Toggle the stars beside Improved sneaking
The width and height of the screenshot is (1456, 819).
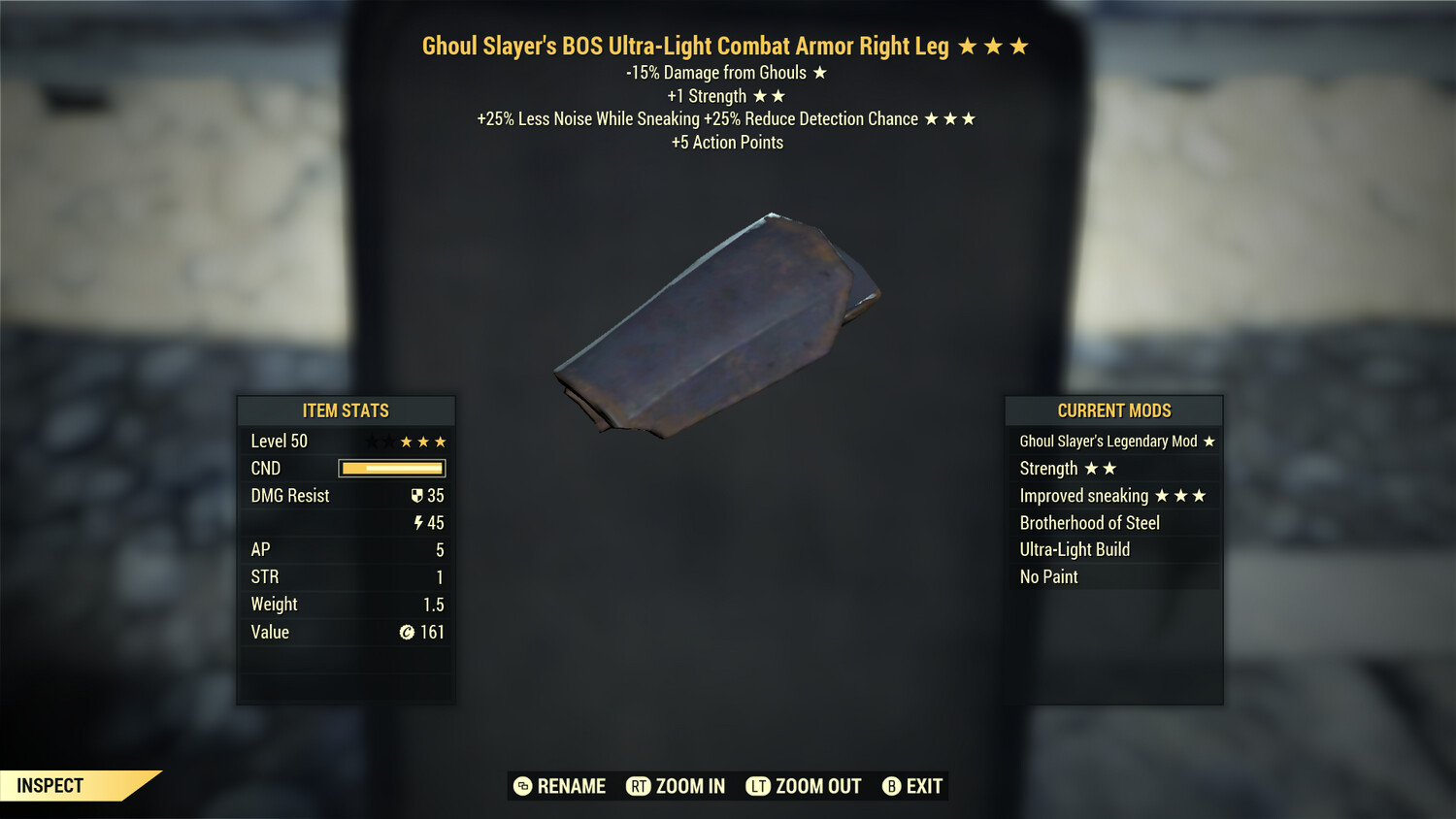pyautogui.click(x=1182, y=495)
